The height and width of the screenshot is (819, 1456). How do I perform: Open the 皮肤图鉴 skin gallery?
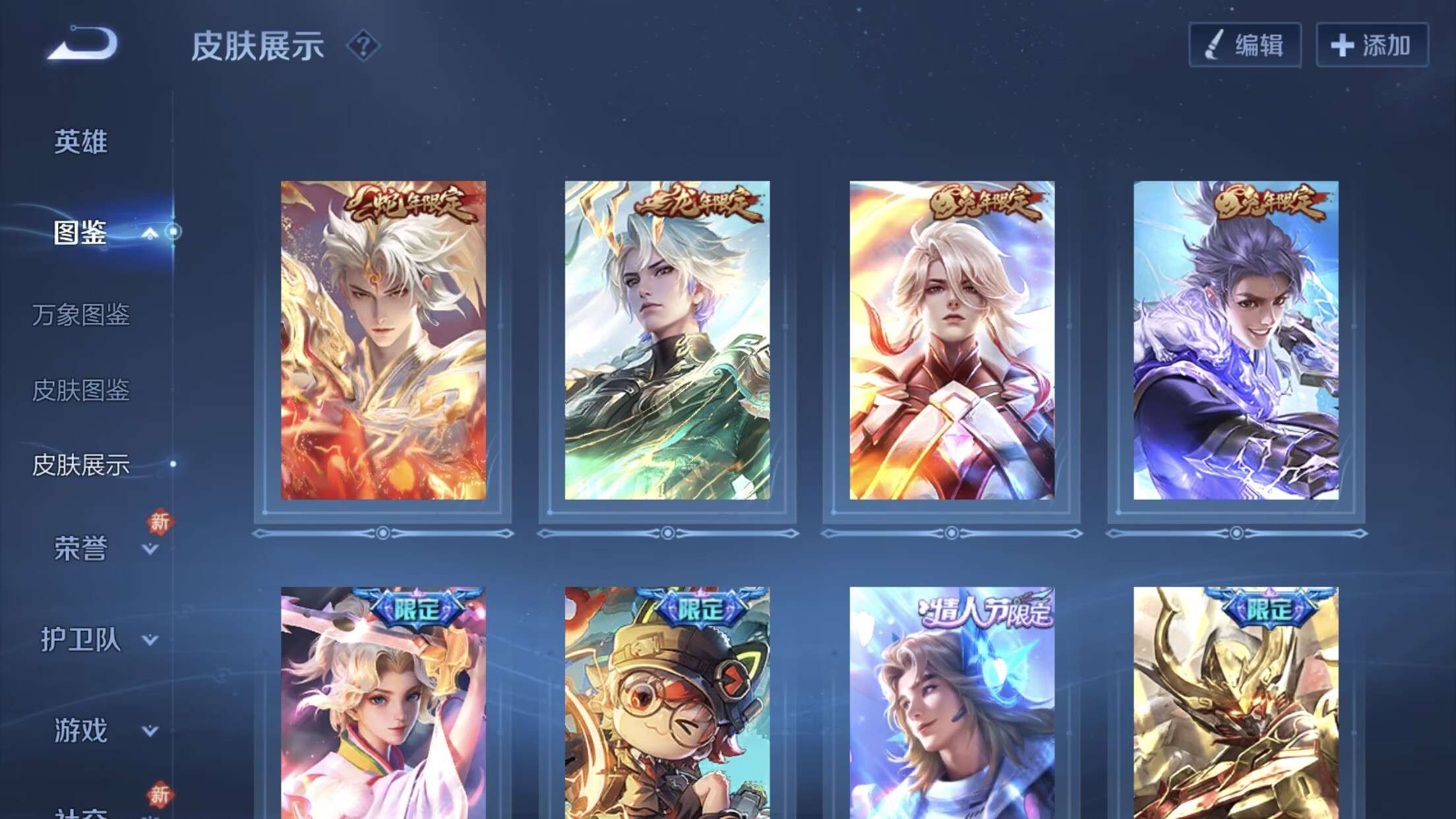(80, 390)
